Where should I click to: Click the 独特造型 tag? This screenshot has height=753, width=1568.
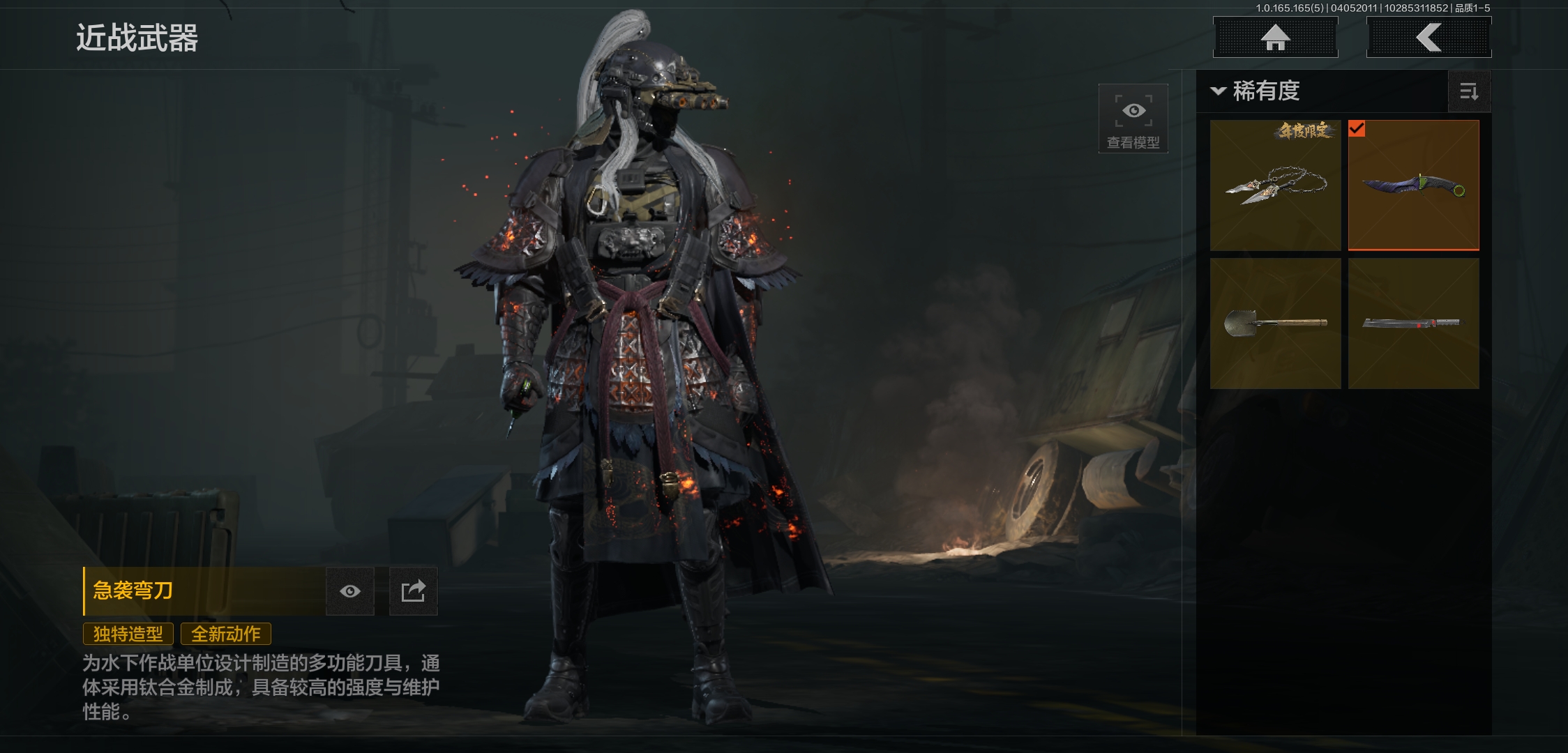point(128,634)
